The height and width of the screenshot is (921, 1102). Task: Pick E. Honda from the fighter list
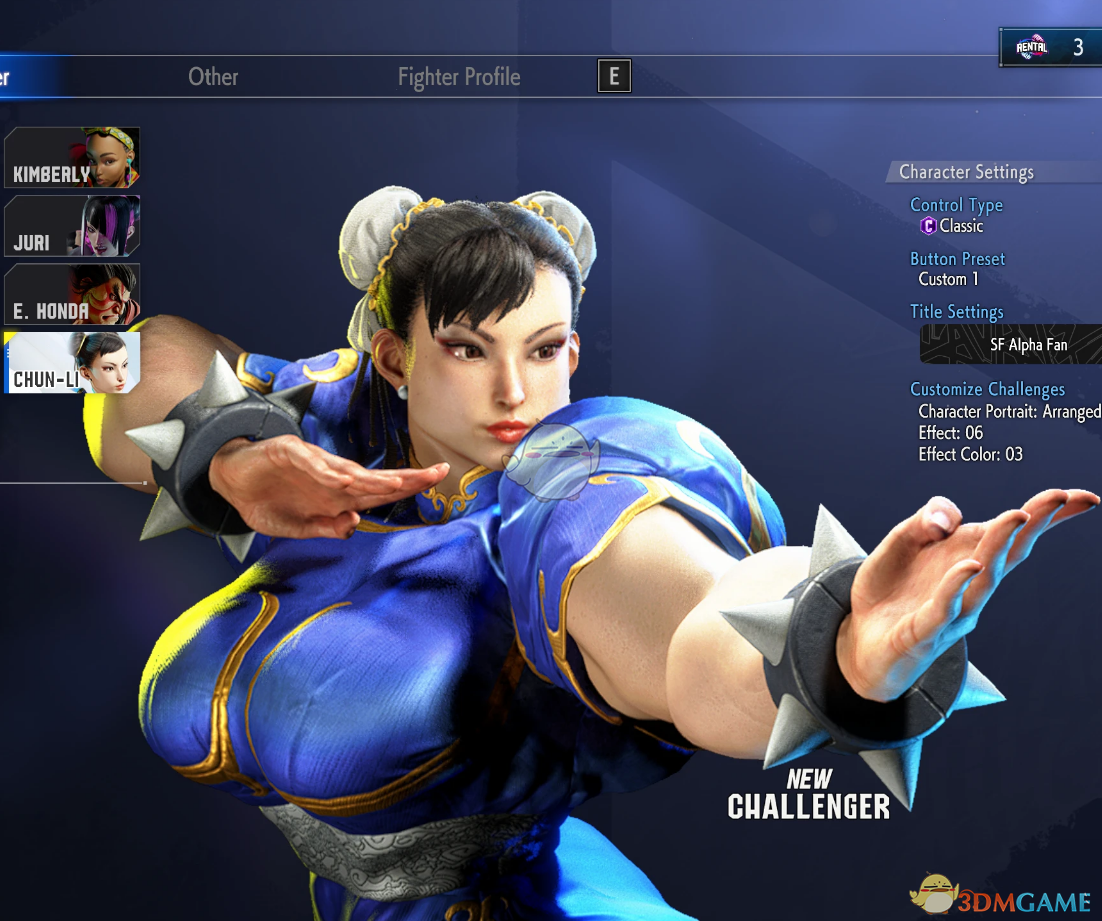(x=72, y=294)
